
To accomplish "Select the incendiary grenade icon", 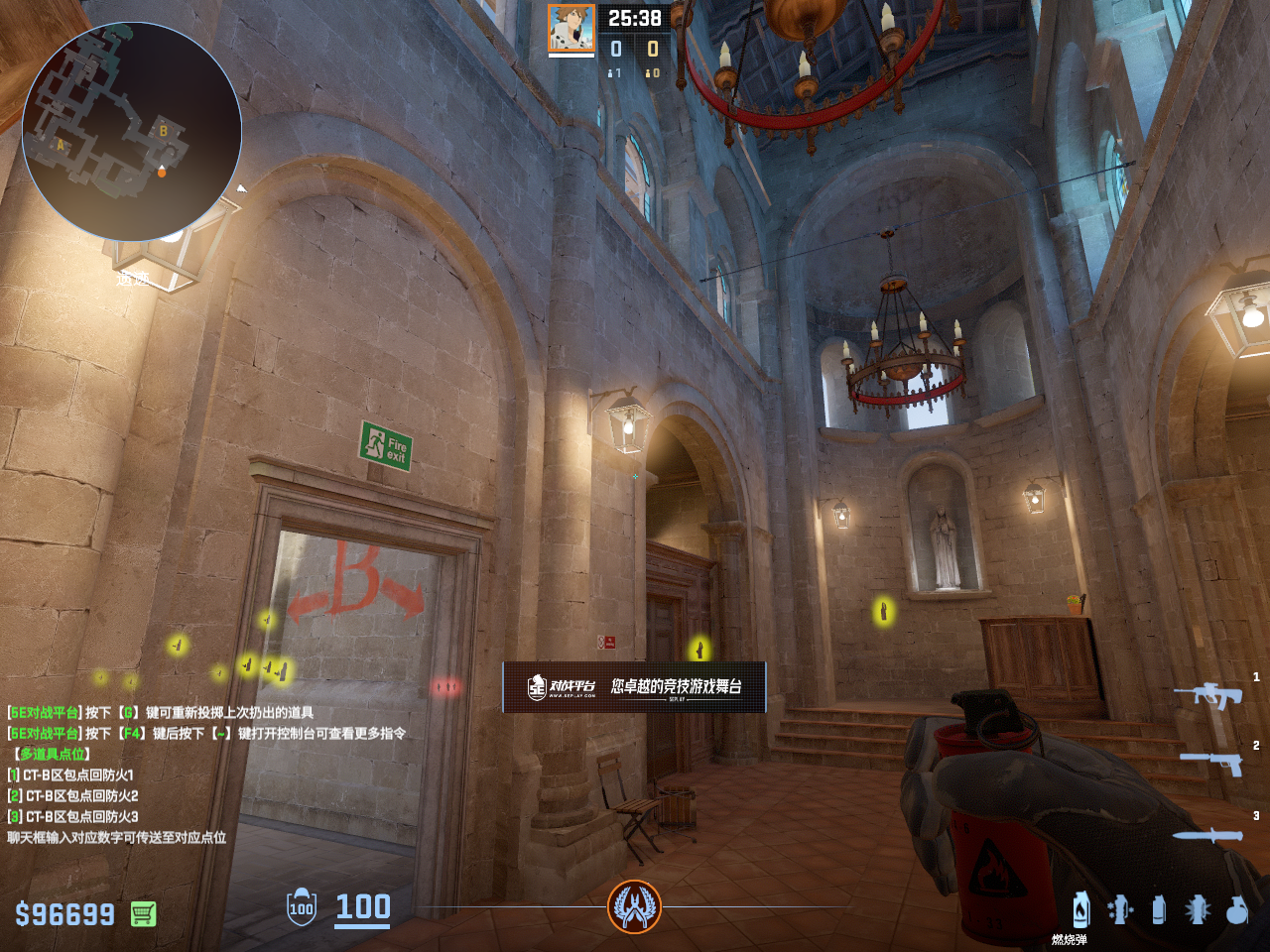I will point(1081,908).
